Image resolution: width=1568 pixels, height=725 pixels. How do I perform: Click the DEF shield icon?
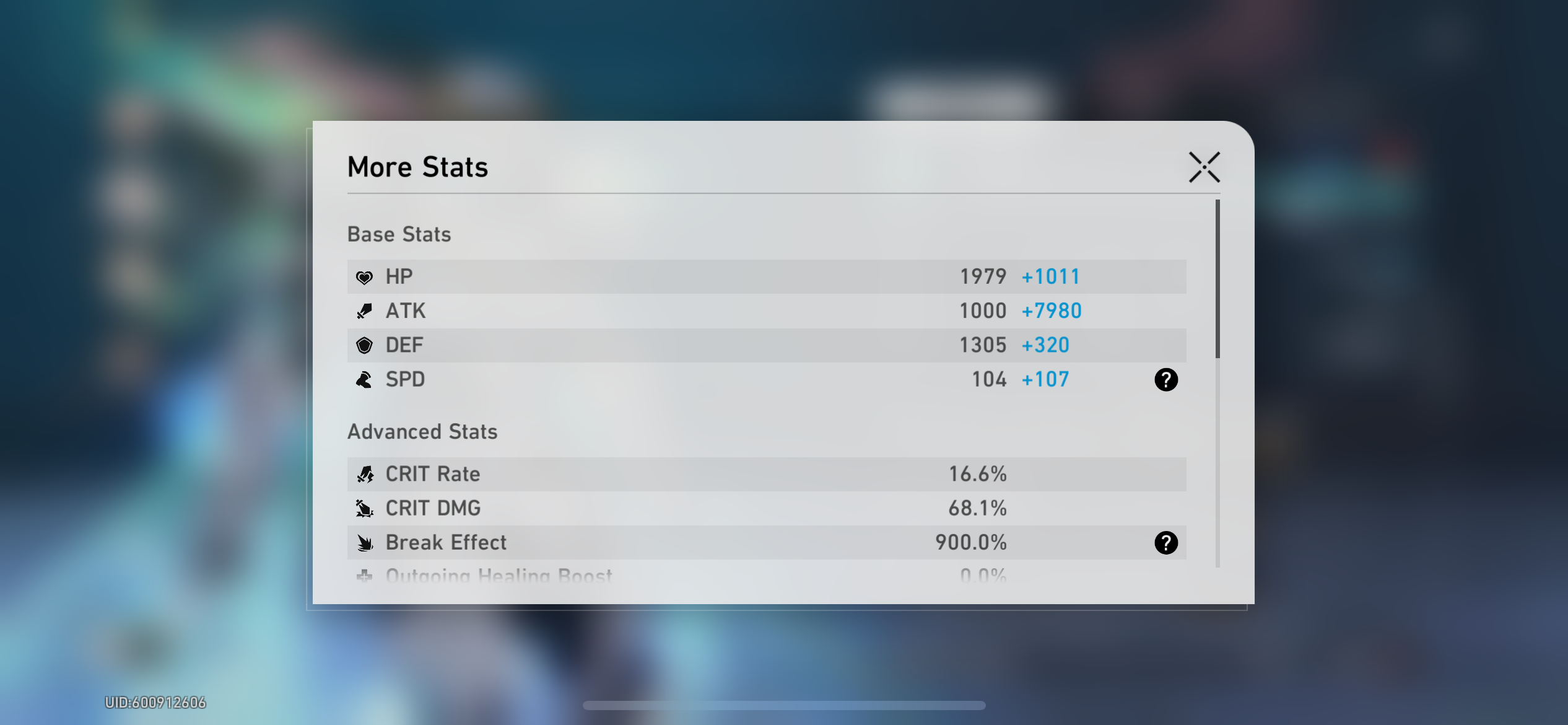point(365,345)
